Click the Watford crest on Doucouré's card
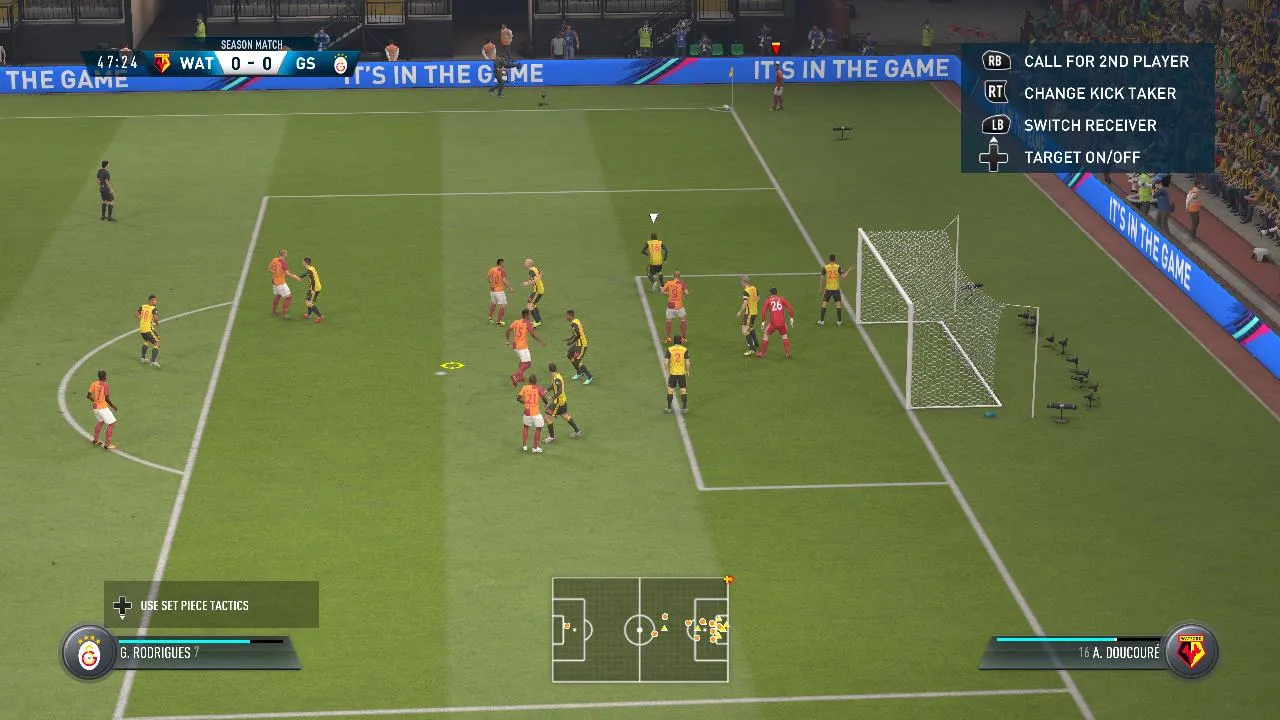The height and width of the screenshot is (720, 1280). coord(1191,652)
